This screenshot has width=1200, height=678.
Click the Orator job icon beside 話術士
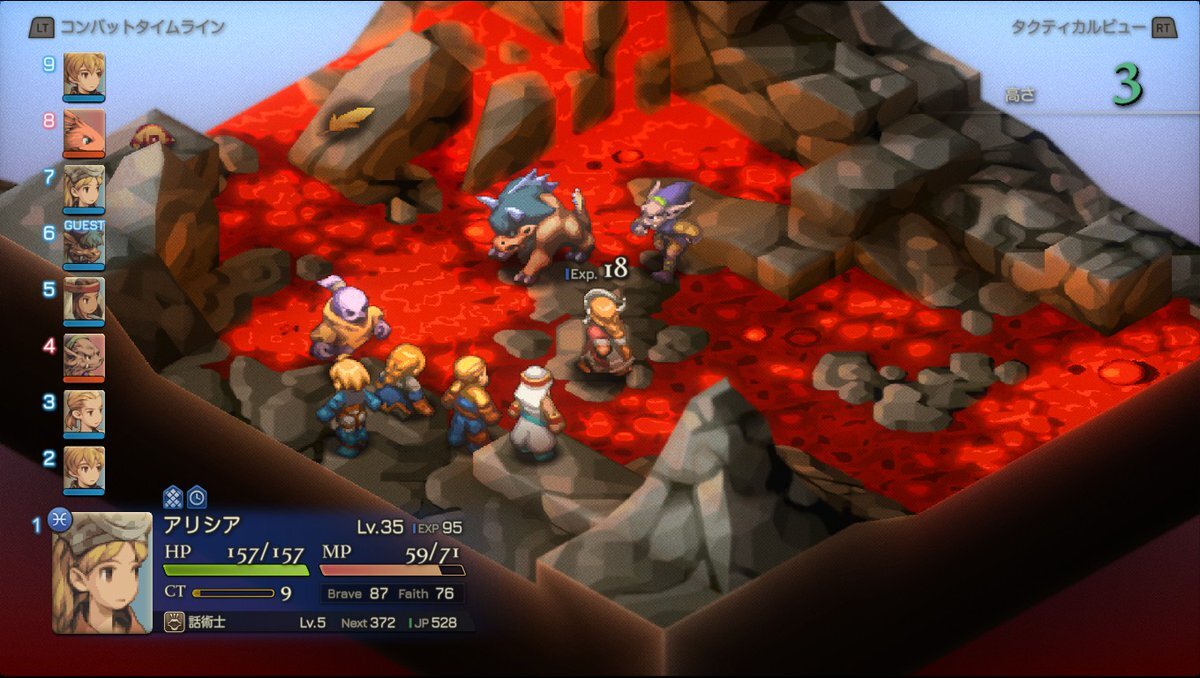pos(173,623)
